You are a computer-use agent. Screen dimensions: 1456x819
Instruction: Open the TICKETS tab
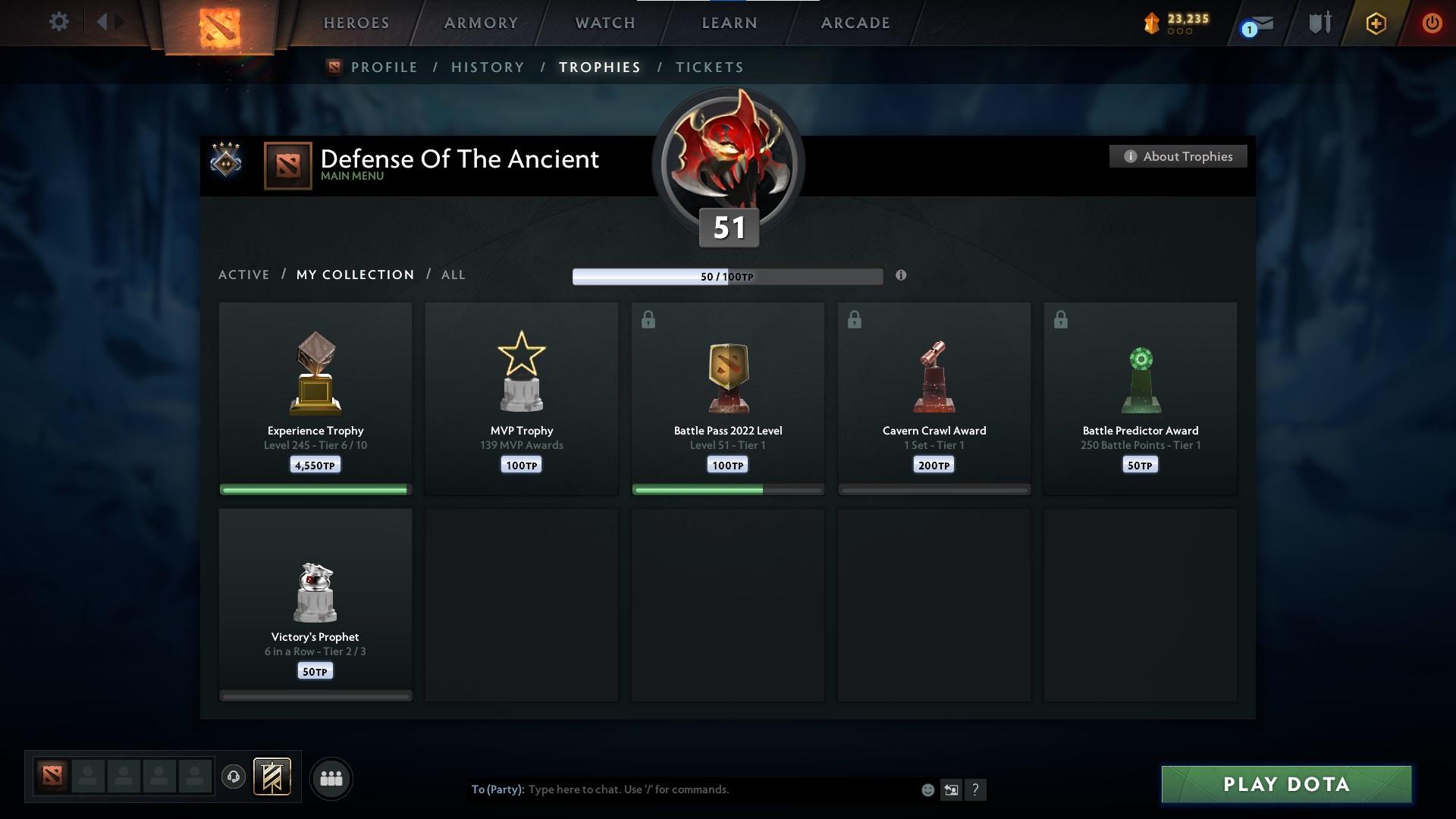coord(709,67)
